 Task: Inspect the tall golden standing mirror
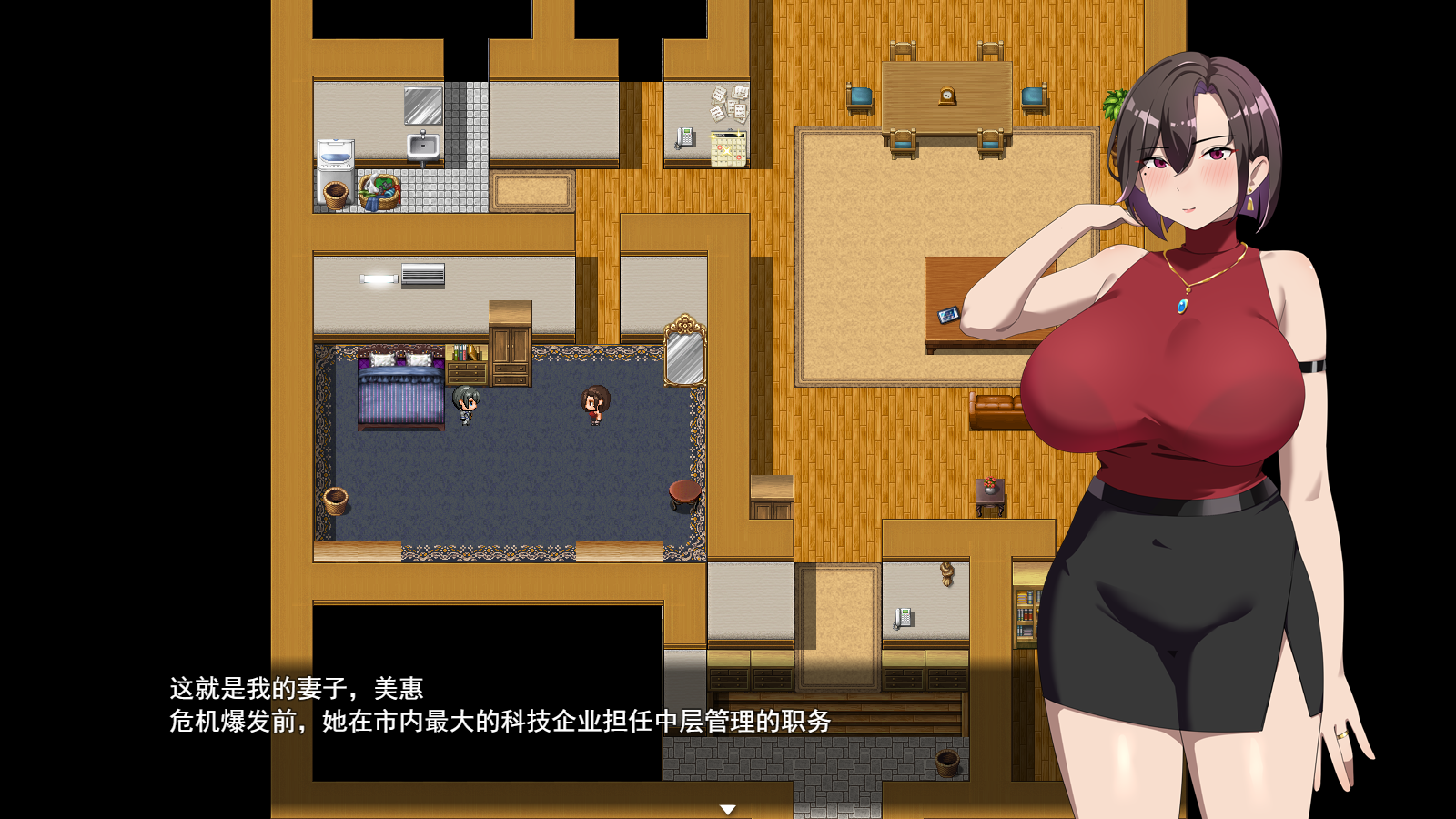pyautogui.click(x=685, y=355)
